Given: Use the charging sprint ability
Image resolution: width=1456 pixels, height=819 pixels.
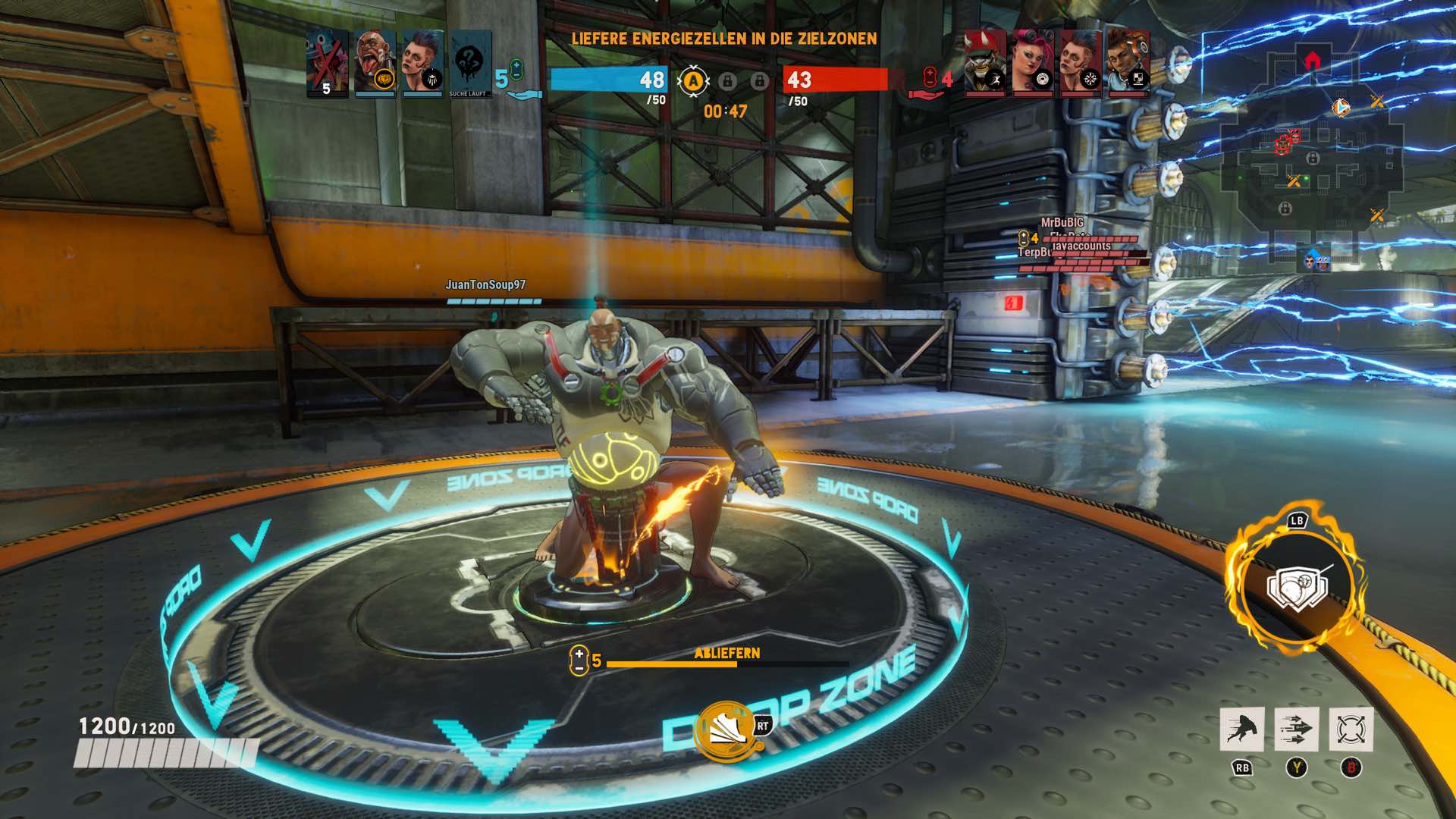Looking at the screenshot, I should tap(1241, 730).
